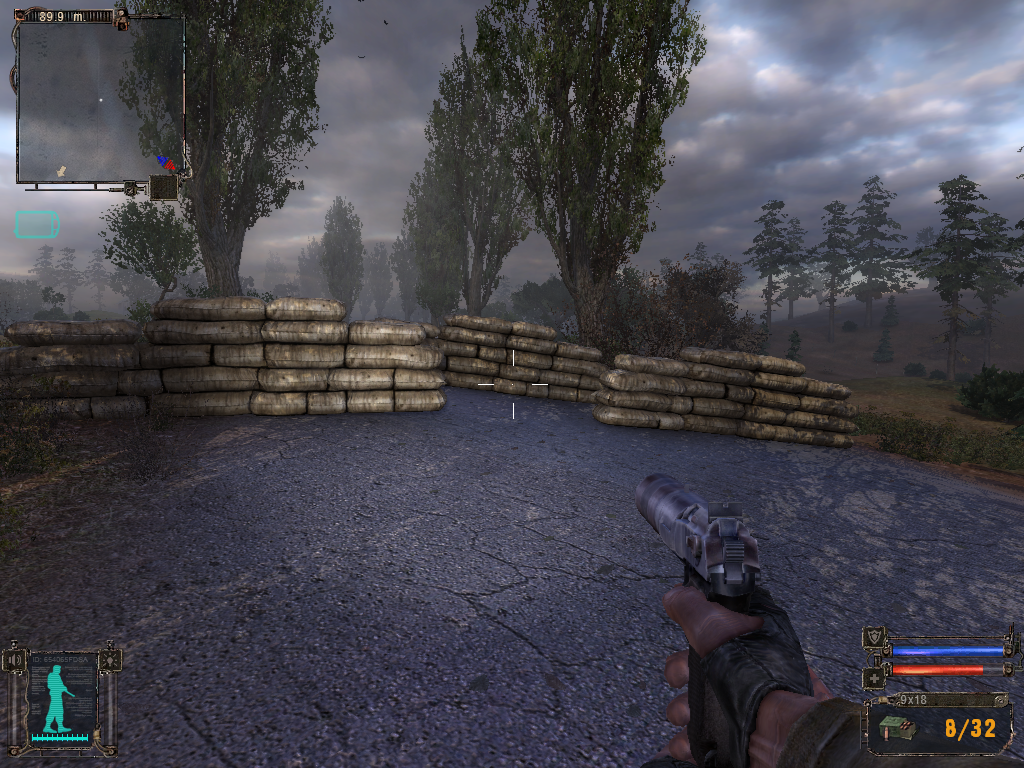Click the shield armor icon
The width and height of the screenshot is (1024, 768).
tap(875, 639)
